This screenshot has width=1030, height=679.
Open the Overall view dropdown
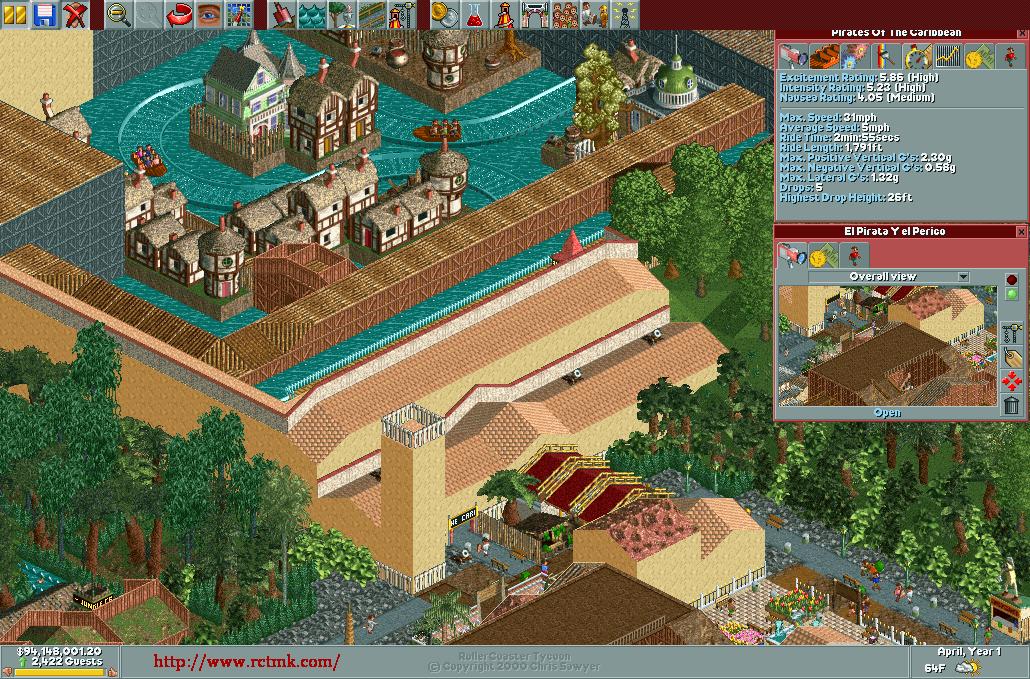click(x=963, y=277)
